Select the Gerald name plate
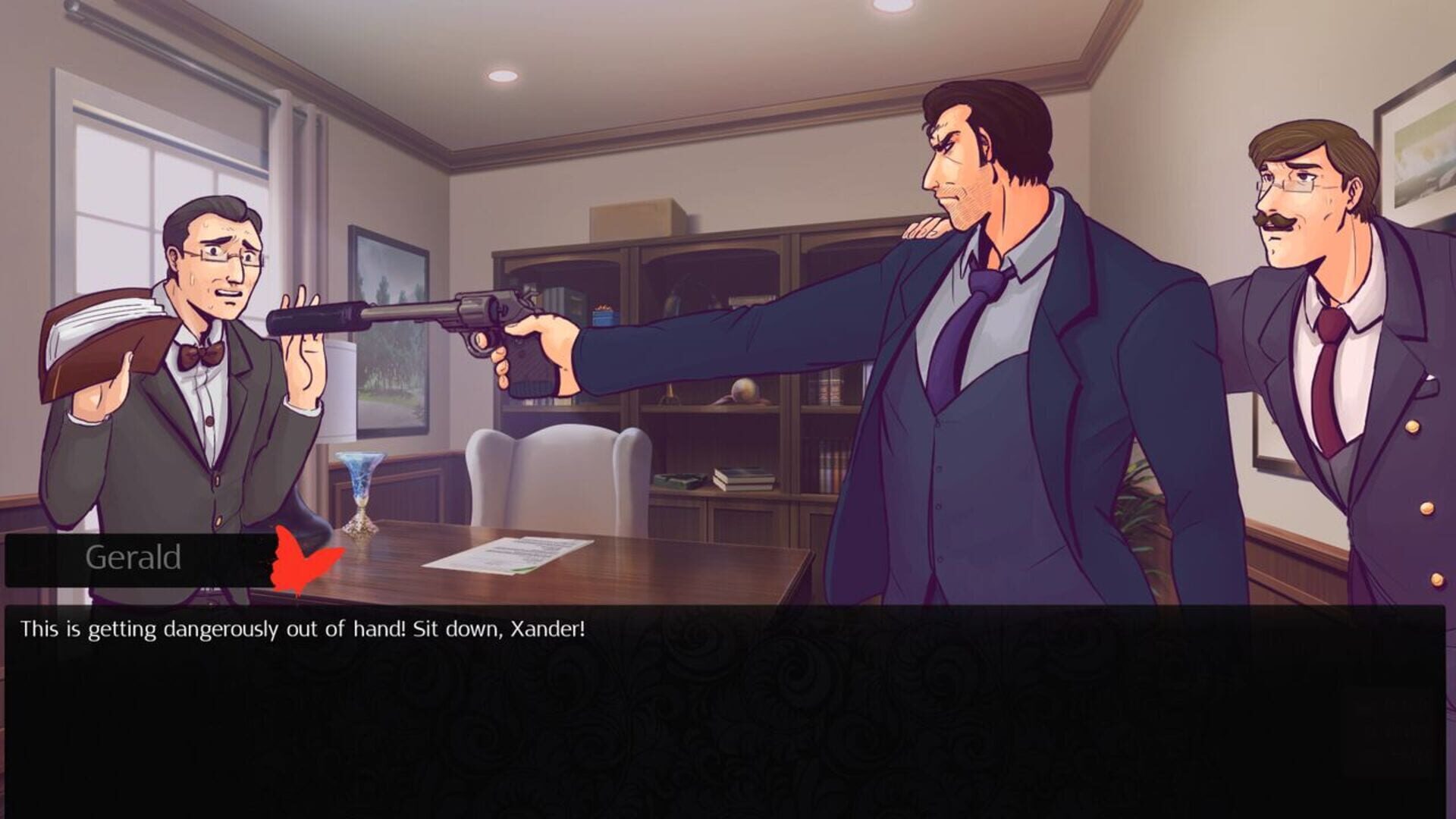 133,558
